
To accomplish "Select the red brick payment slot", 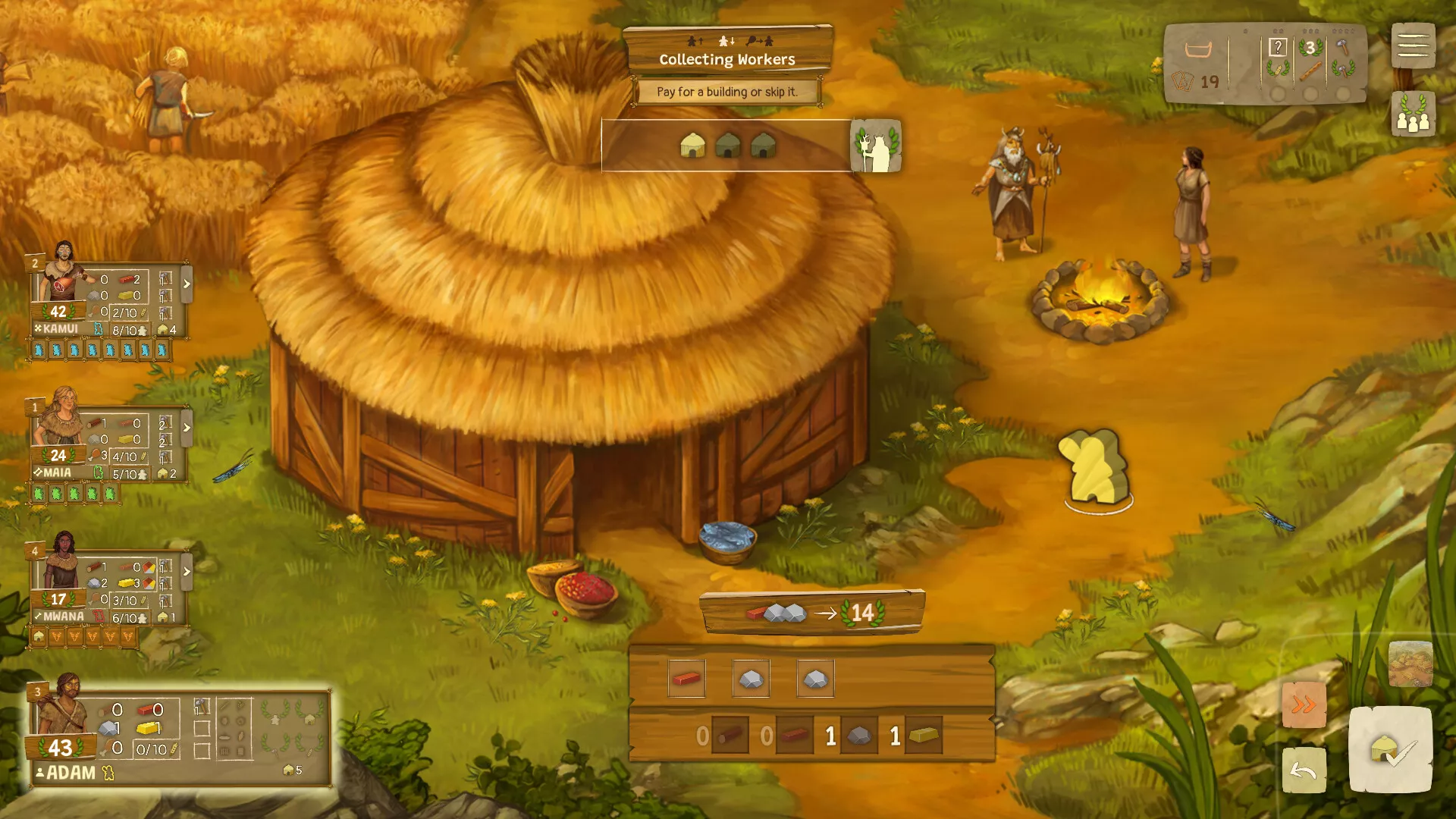I will pos(686,678).
